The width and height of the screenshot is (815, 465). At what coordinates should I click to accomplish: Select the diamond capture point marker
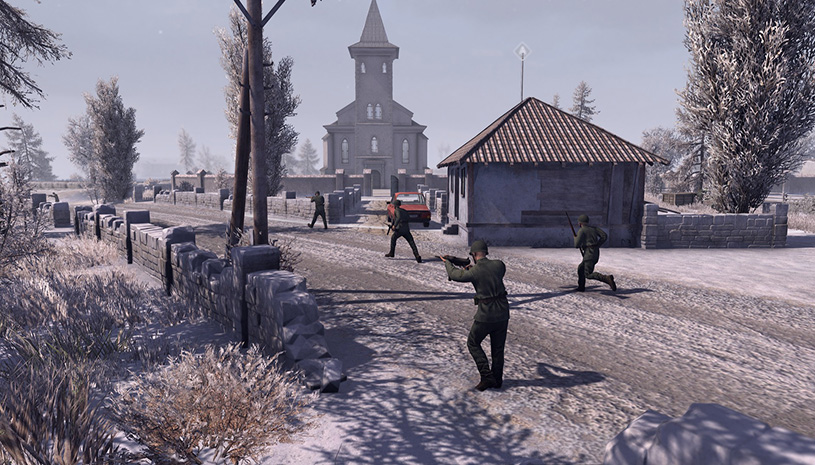point(521,50)
